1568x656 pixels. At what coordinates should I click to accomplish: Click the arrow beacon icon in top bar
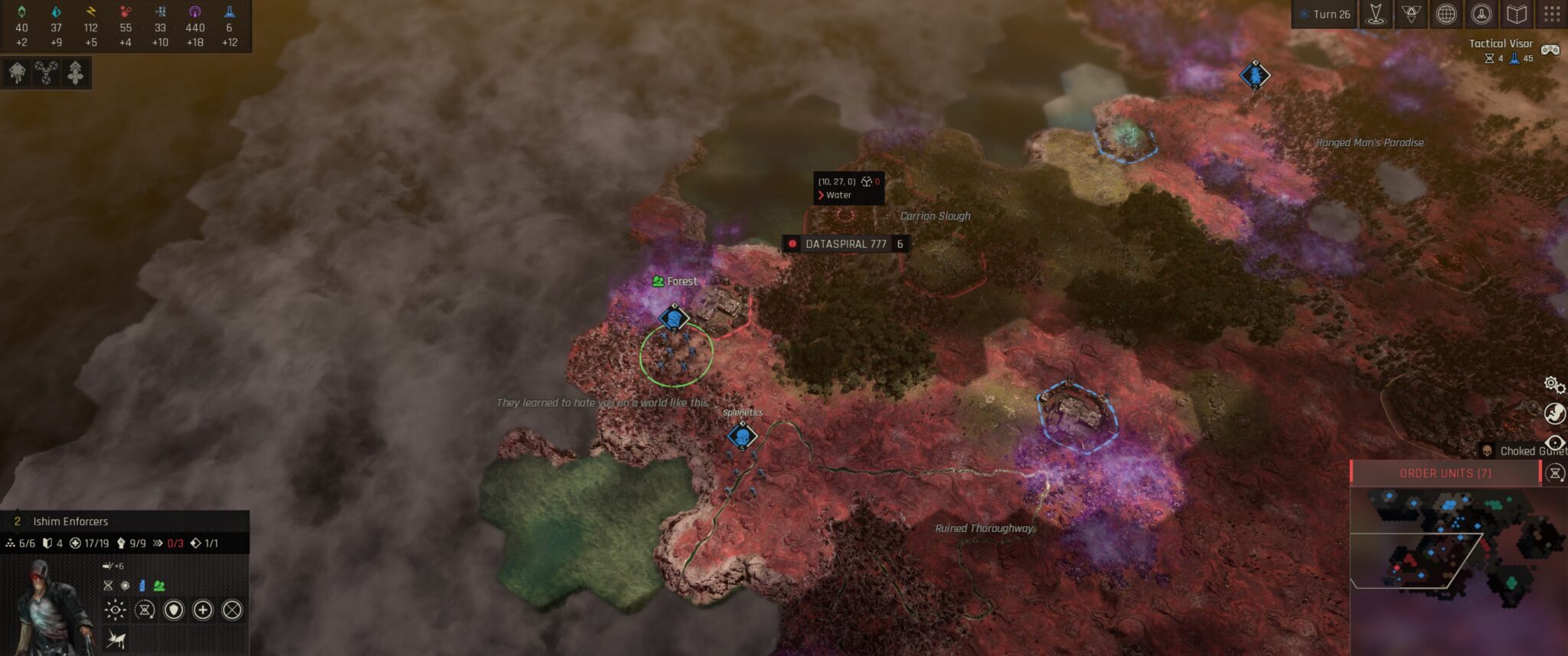(x=1376, y=14)
